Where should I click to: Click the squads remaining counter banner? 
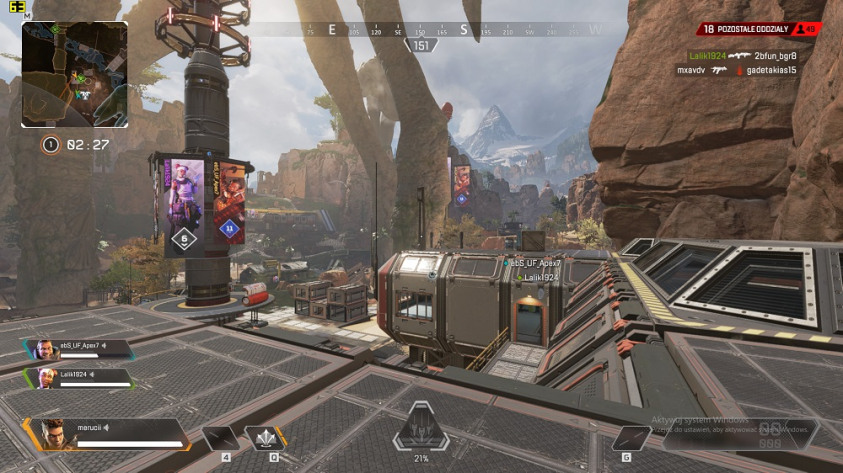click(x=762, y=30)
